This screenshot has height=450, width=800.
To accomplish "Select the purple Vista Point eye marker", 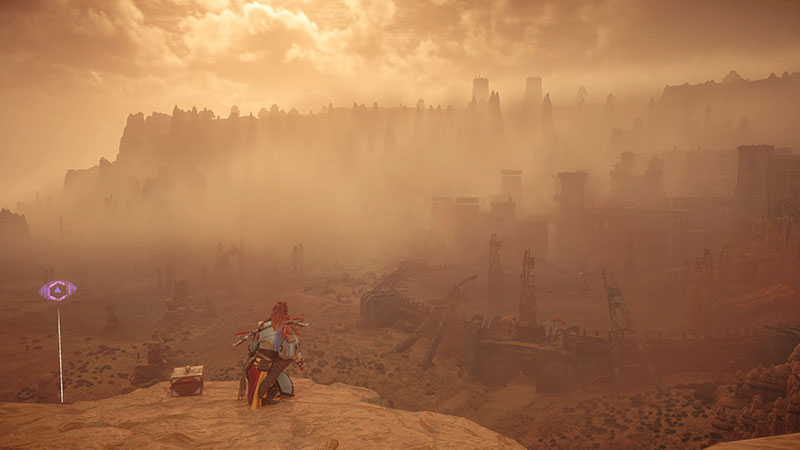I will click(58, 291).
